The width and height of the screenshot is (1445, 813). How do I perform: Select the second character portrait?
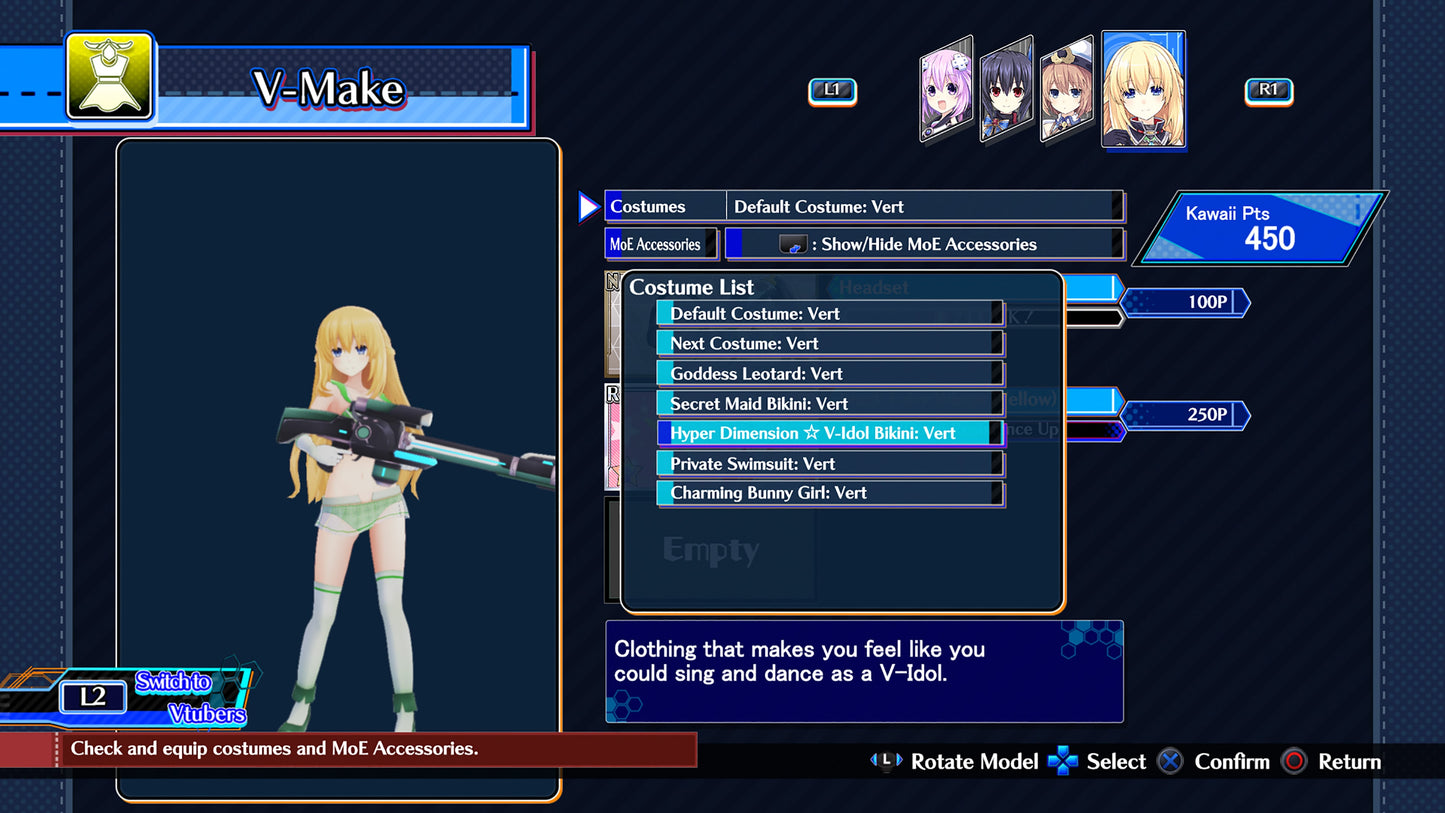click(1006, 88)
